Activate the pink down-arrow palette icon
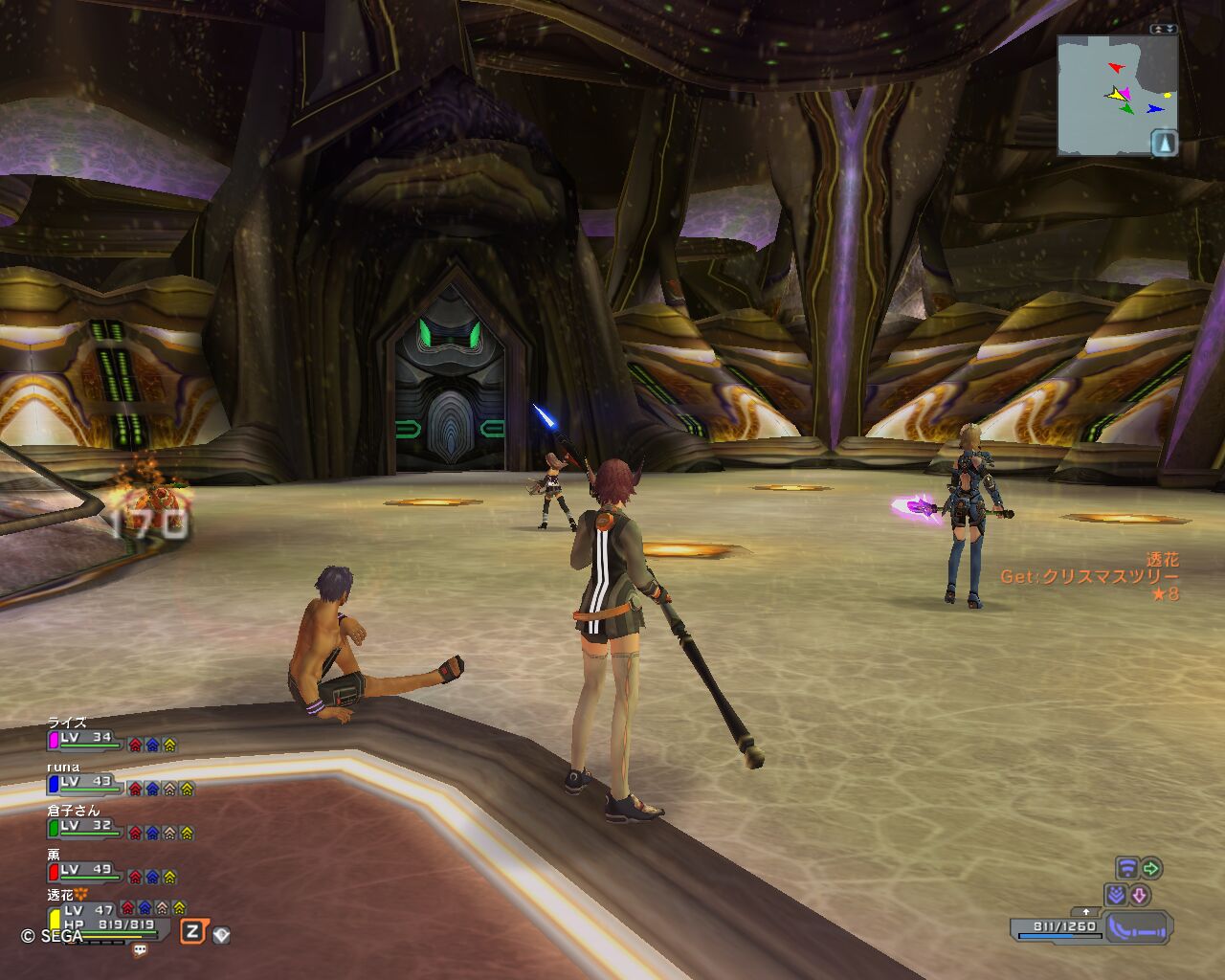This screenshot has width=1225, height=980. (x=1139, y=895)
